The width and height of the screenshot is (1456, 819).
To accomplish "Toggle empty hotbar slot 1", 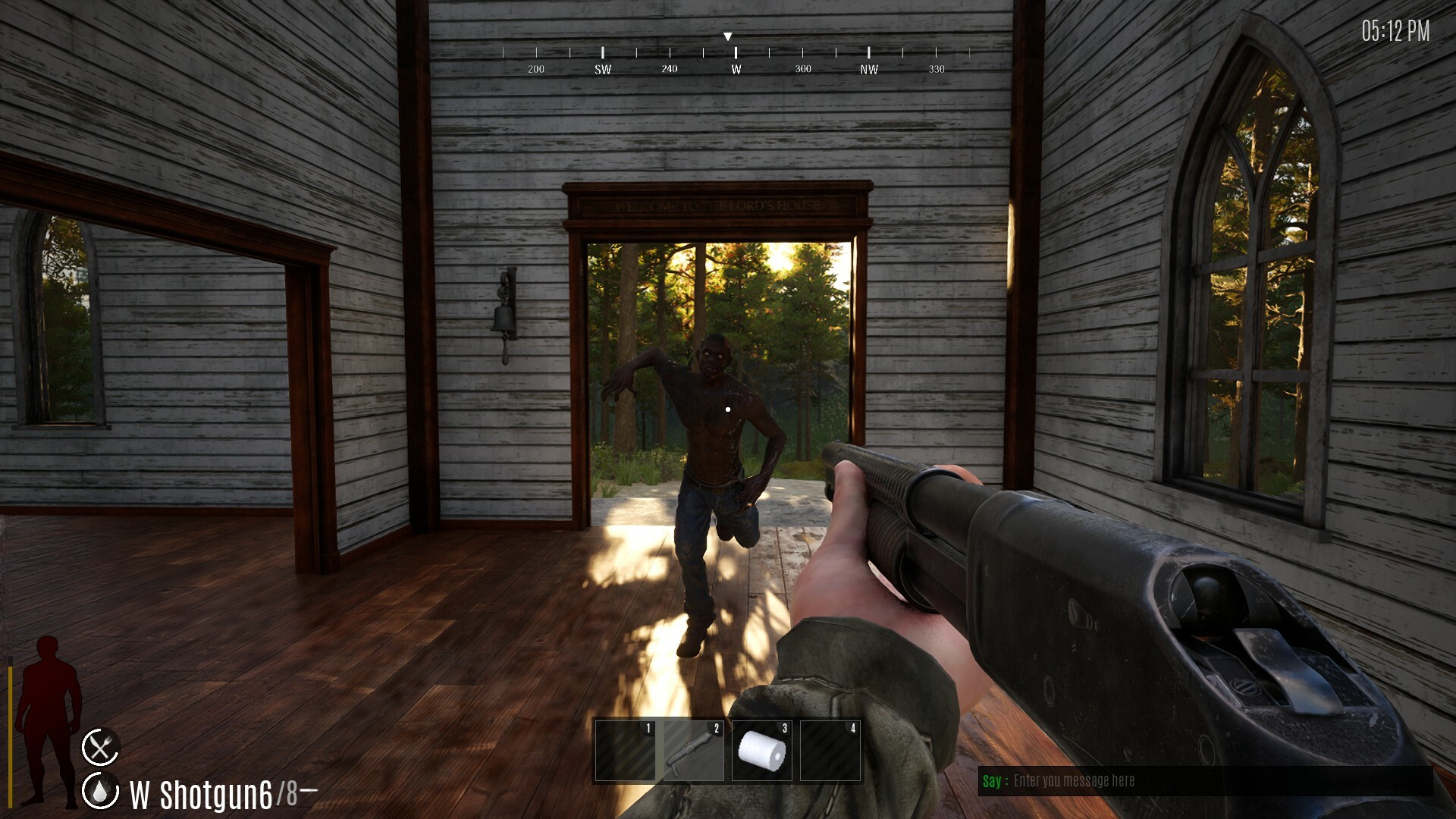I will [626, 751].
